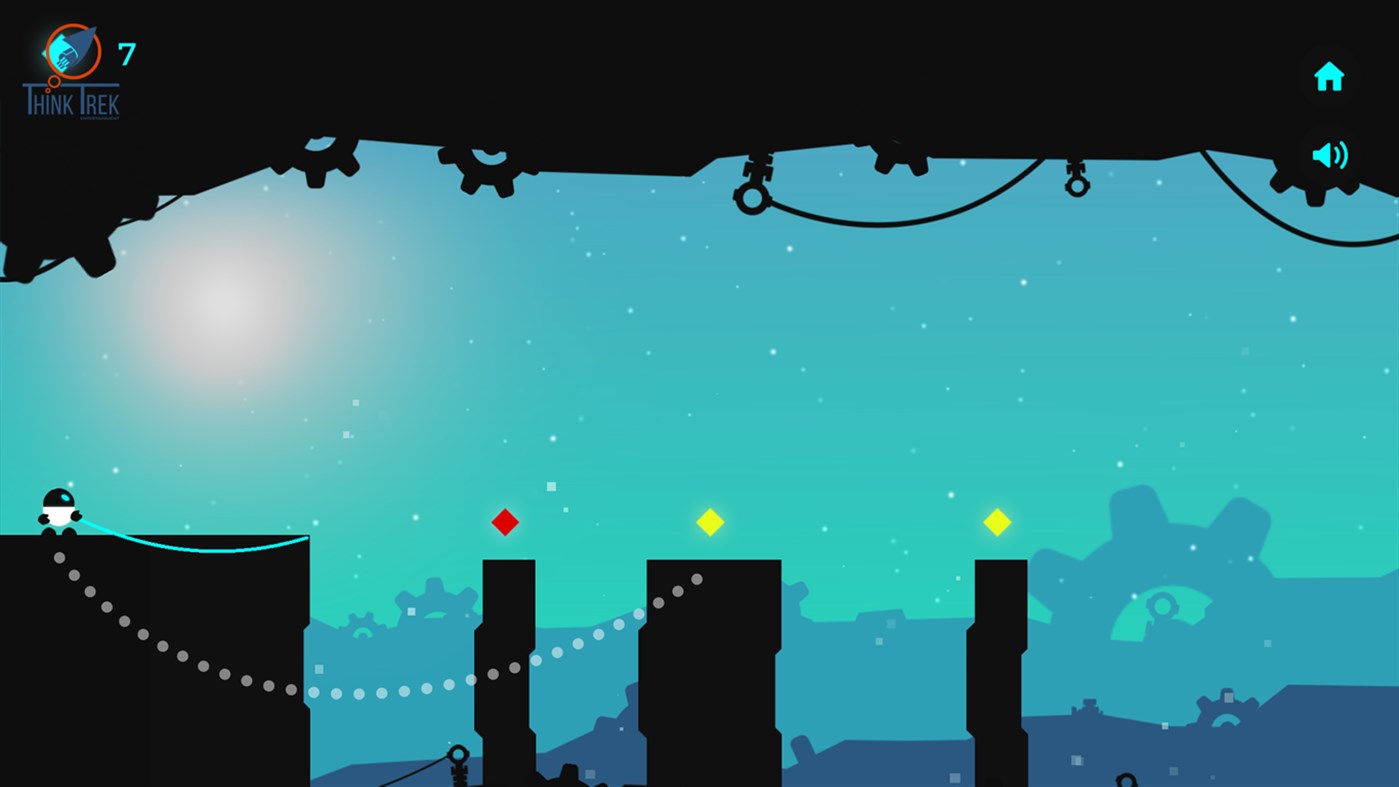
Task: Collect the yellow diamond on the middle pillar
Action: (x=711, y=521)
